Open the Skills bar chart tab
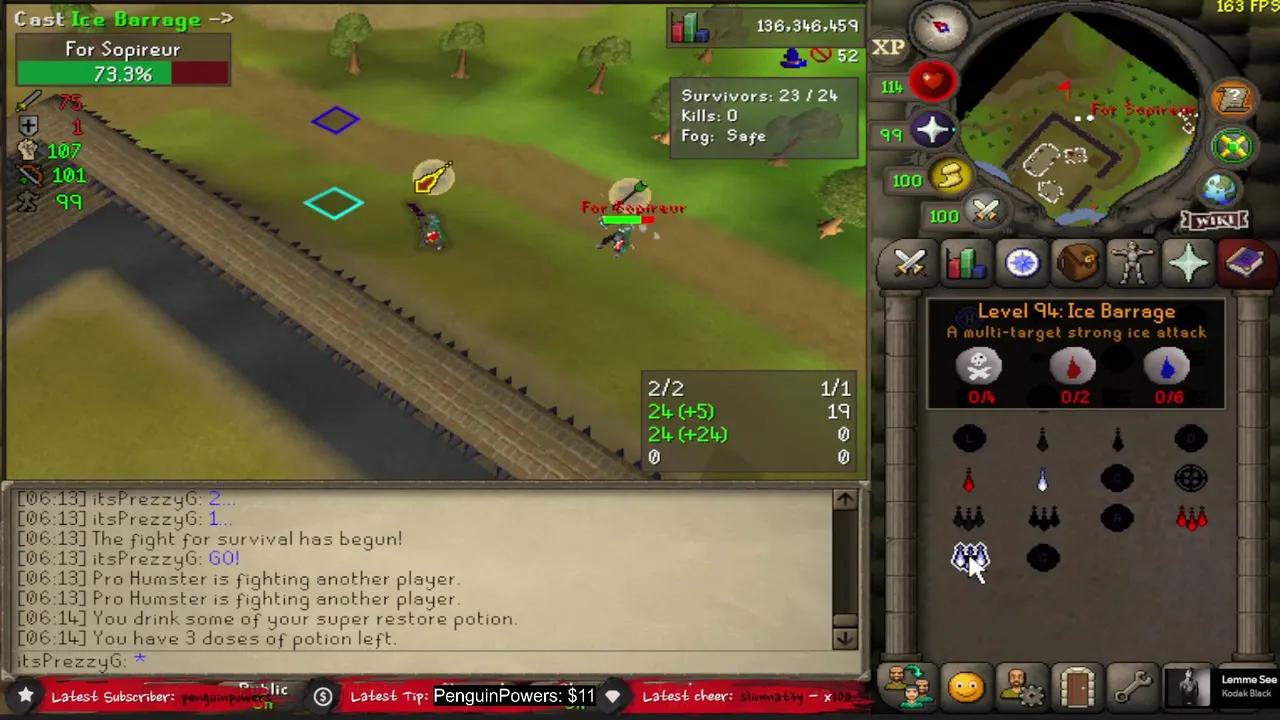The height and width of the screenshot is (720, 1280). pyautogui.click(x=965, y=262)
